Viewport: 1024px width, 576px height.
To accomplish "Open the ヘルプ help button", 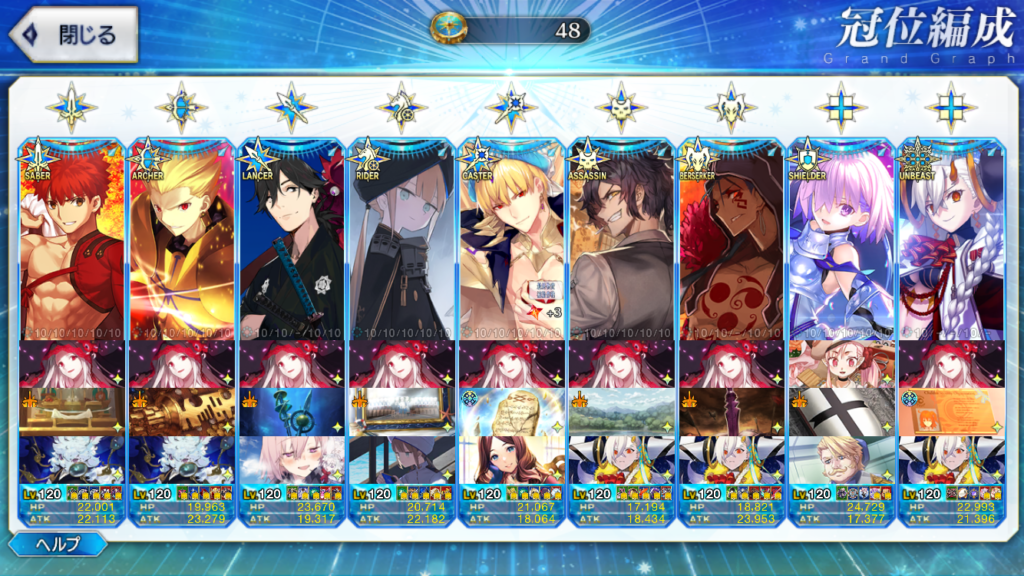I will 58,545.
